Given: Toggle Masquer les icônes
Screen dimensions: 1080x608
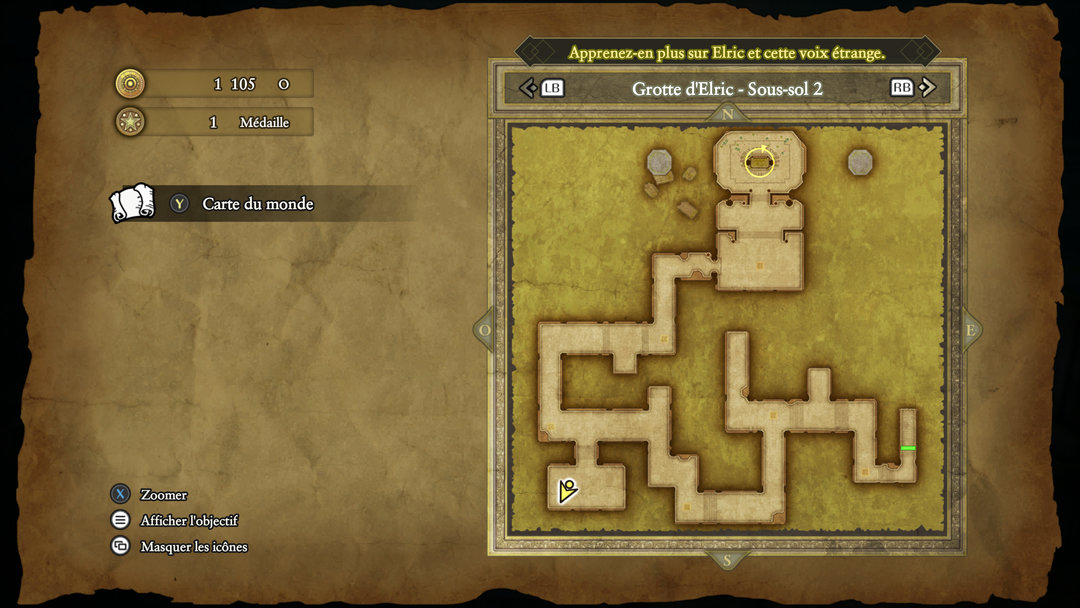Looking at the screenshot, I should click(193, 546).
